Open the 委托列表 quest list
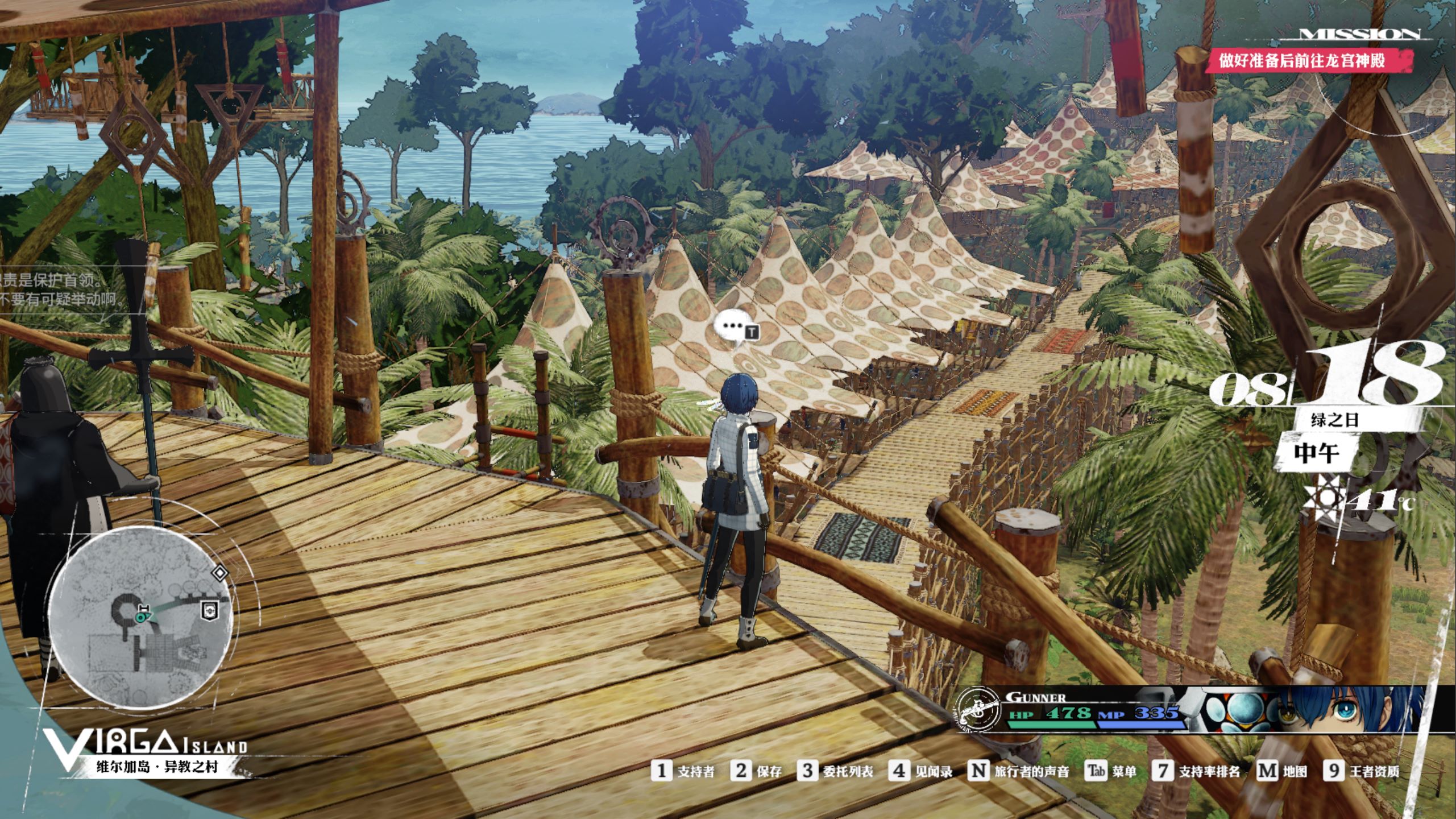This screenshot has height=819, width=1456. [x=836, y=771]
